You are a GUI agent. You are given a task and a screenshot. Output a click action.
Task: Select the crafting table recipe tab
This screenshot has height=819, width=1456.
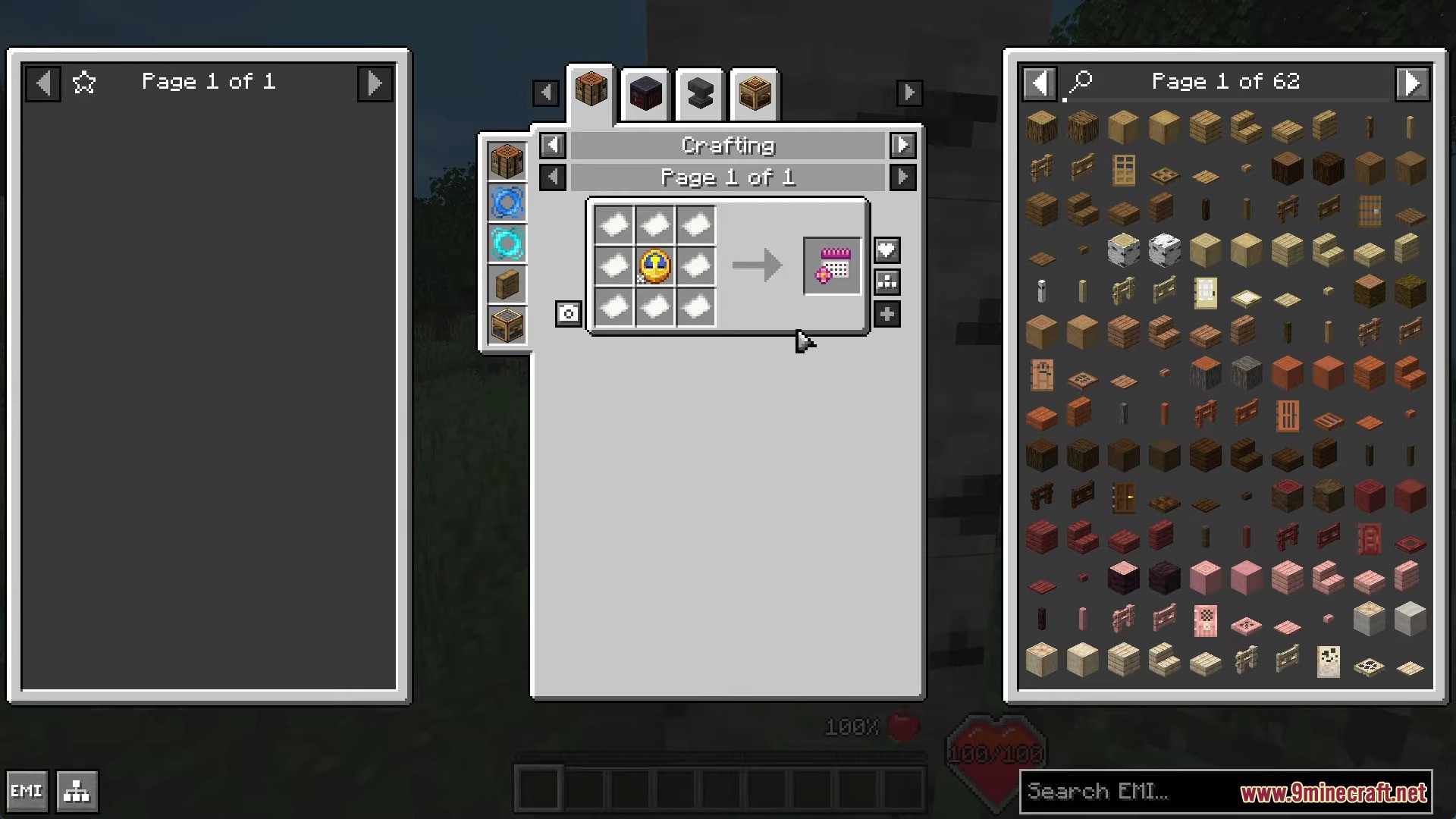tap(591, 92)
